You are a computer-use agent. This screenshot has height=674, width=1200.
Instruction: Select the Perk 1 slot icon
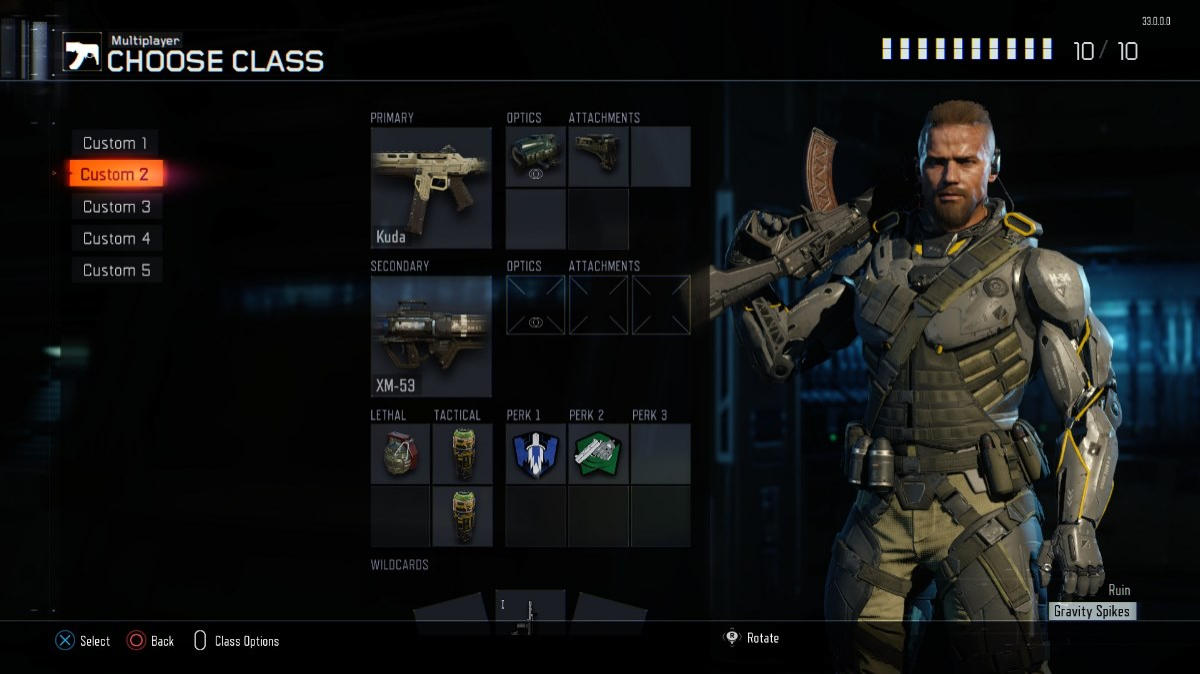point(535,454)
